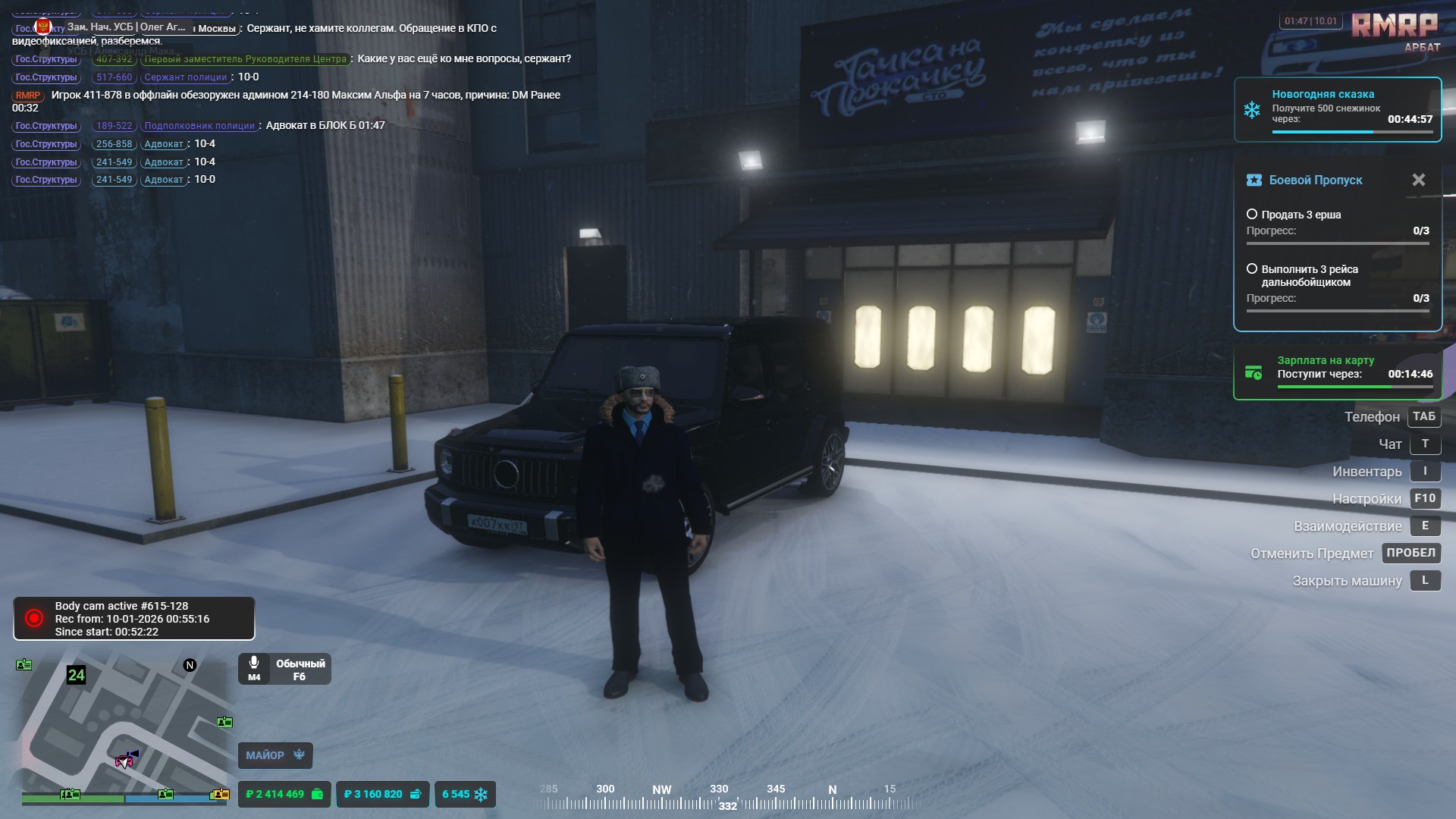Open the cash wallet balance

tap(284, 794)
